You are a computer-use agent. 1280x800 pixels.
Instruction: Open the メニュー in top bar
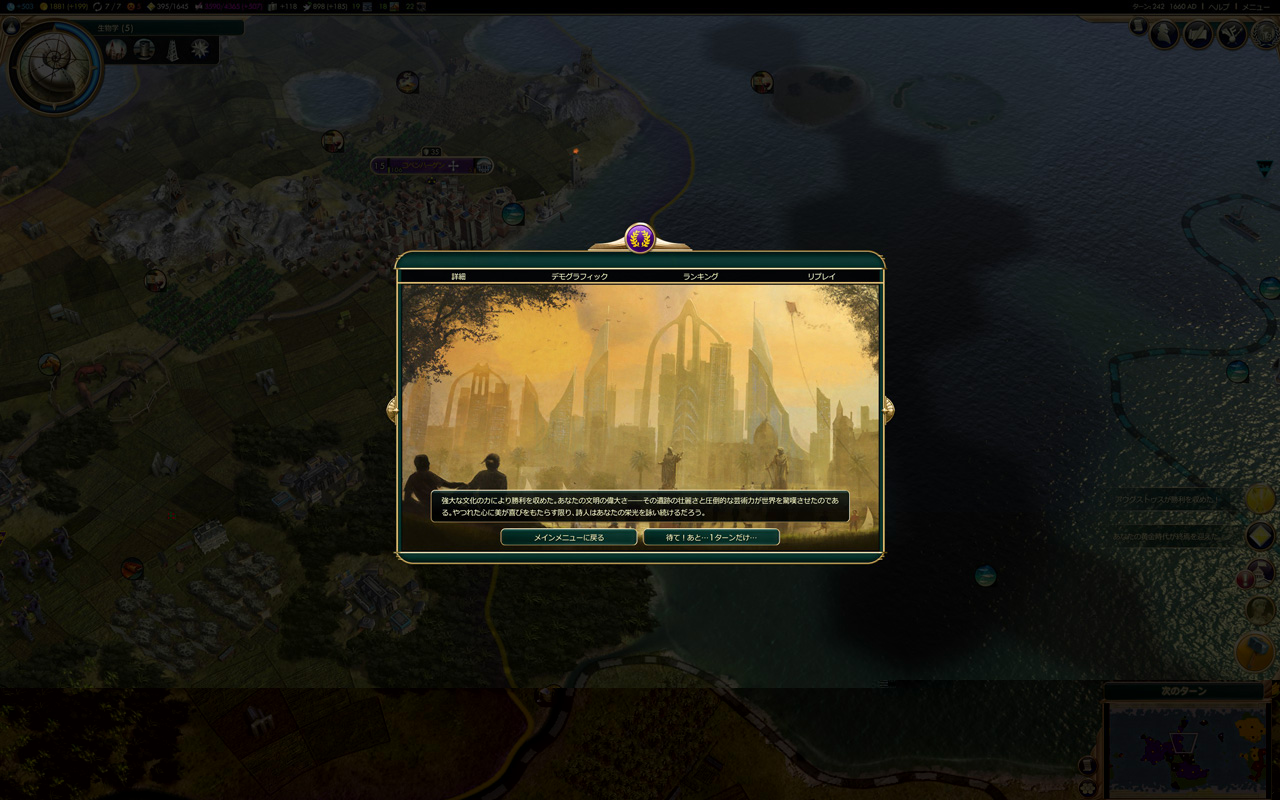tap(1255, 6)
